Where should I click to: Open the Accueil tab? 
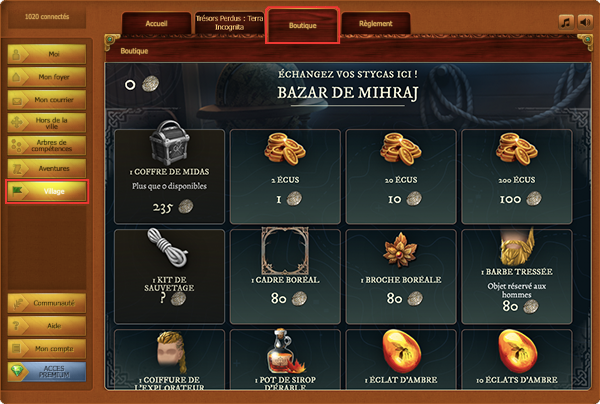154,25
